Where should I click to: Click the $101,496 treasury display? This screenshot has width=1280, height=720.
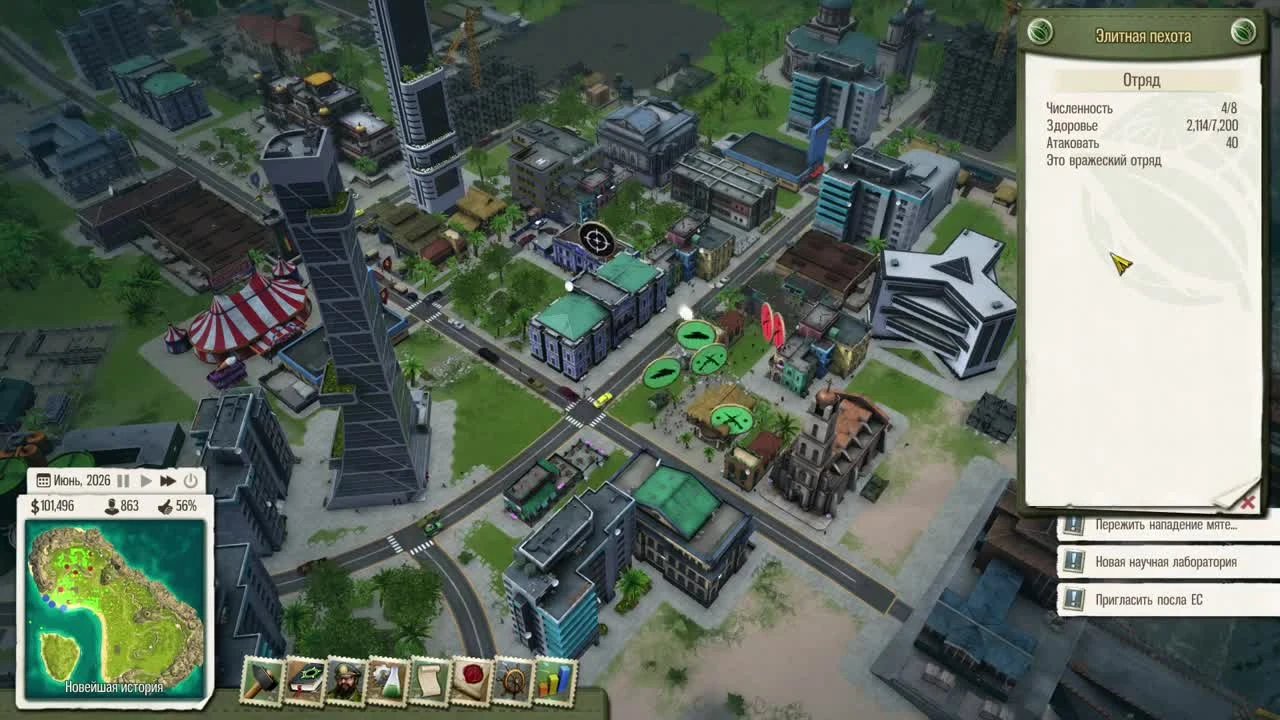58,505
